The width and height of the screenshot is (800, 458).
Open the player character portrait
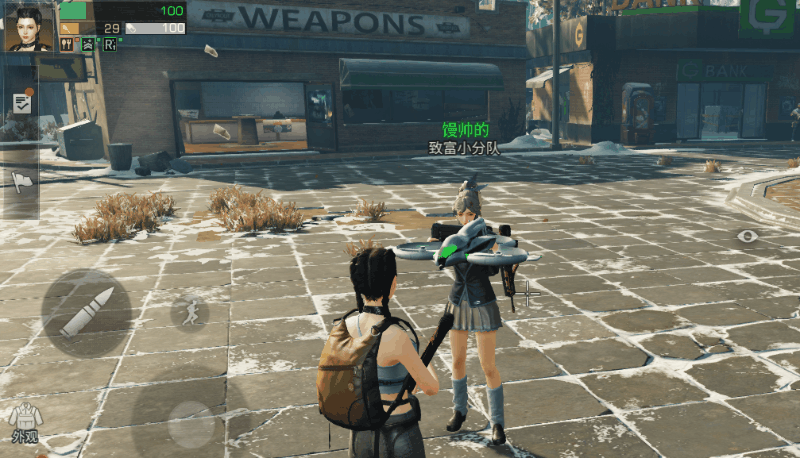[29, 27]
